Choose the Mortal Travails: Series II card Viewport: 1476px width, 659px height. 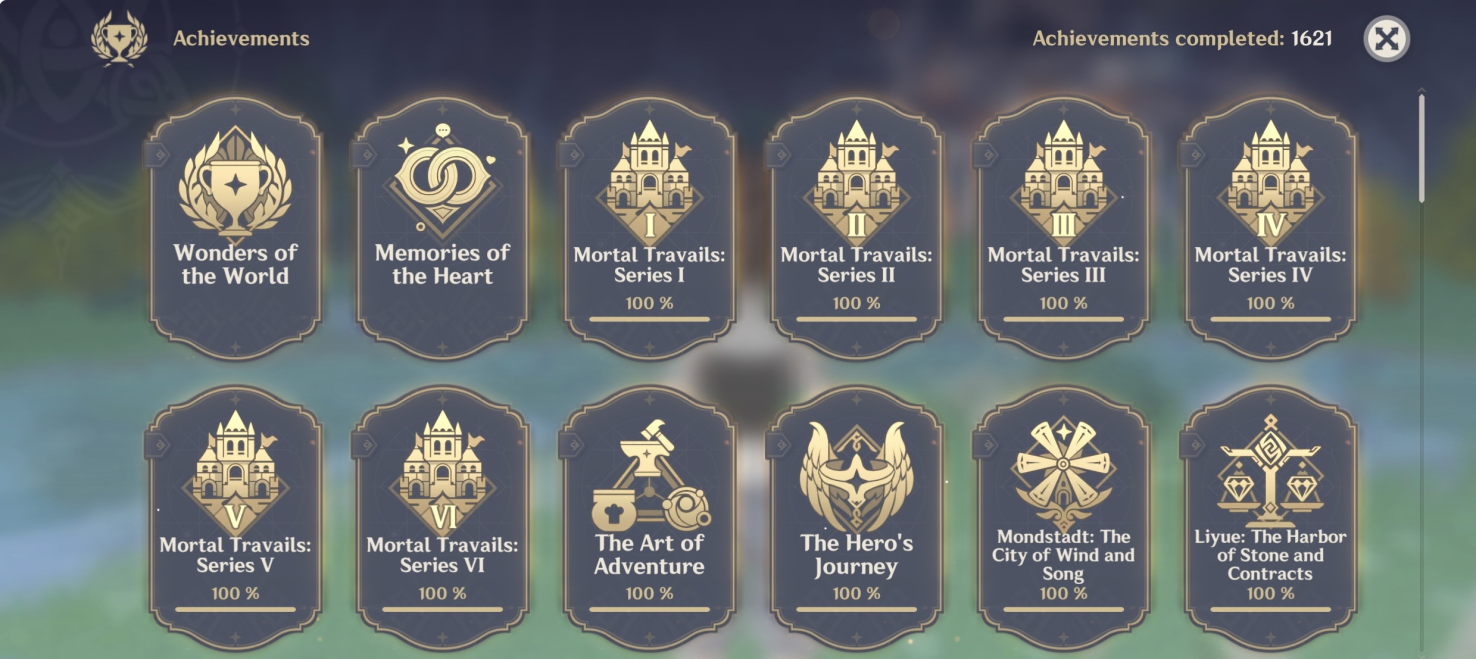[856, 228]
